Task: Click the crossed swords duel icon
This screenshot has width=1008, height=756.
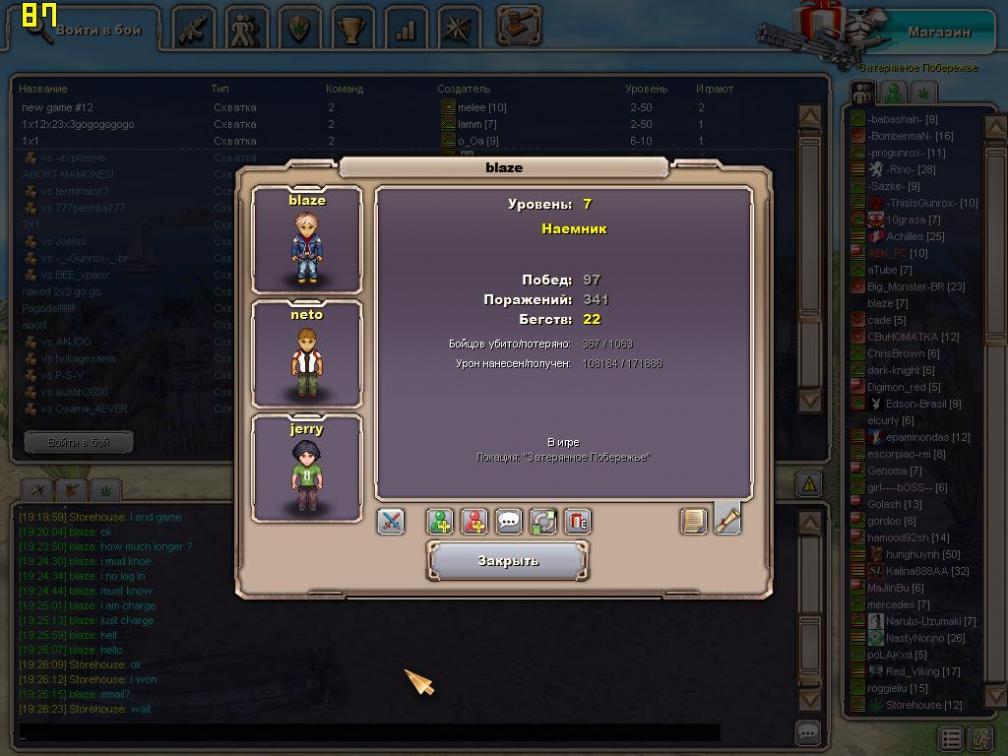Action: (391, 521)
